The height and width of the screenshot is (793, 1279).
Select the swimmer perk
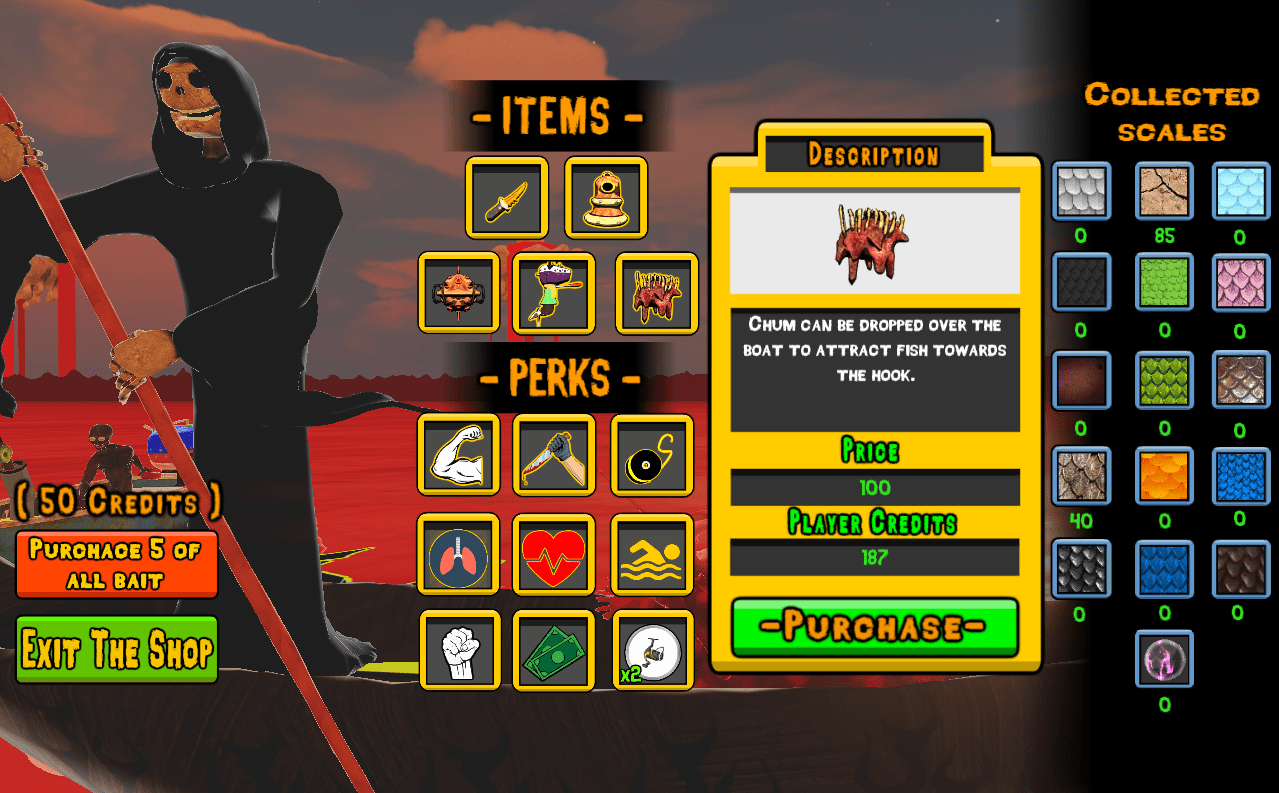(x=652, y=554)
